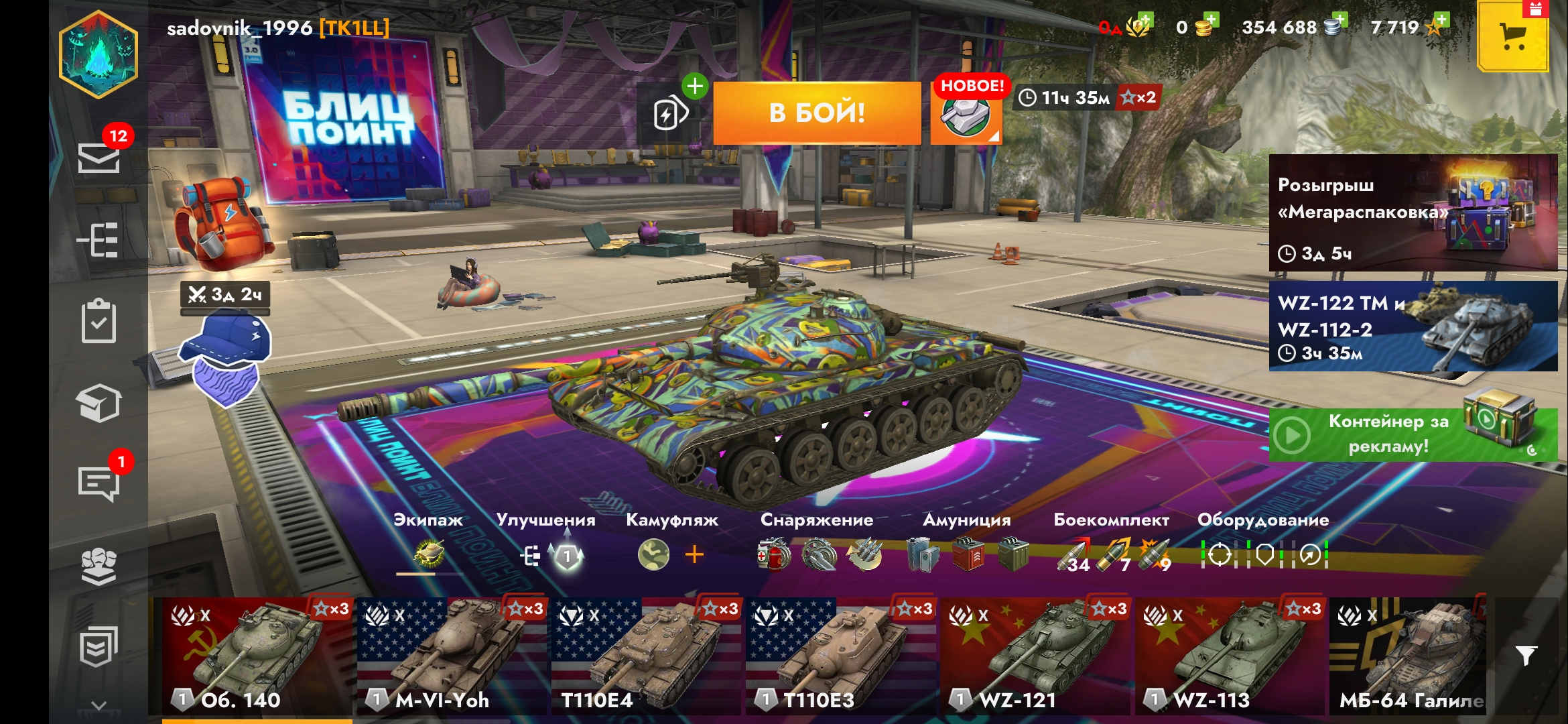This screenshot has height=724, width=1568.
Task: Select the M-VI-Yoh tank
Action: (452, 656)
